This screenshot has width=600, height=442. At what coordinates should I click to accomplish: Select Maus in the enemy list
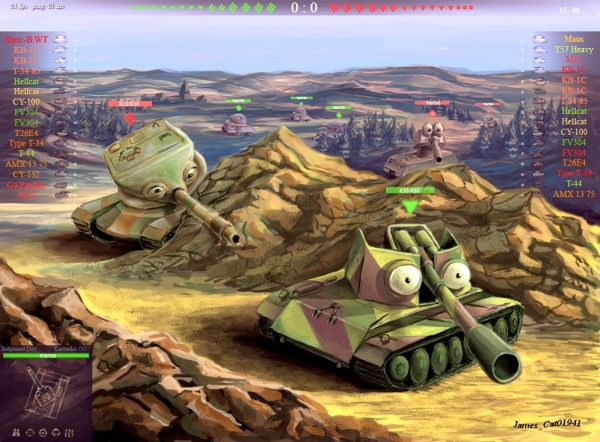tap(574, 39)
